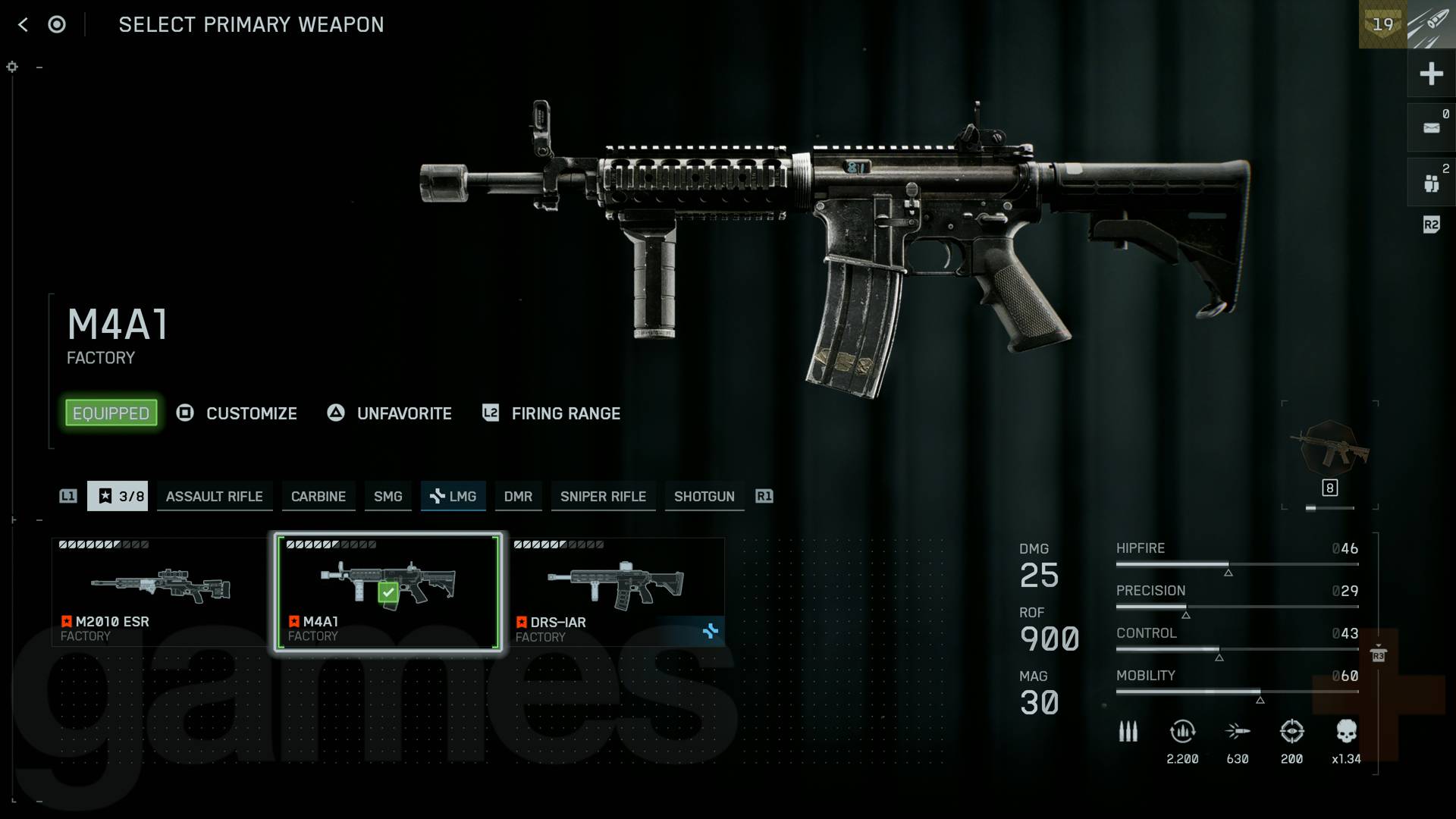1456x819 pixels.
Task: Switch to the Sniper Rifle category
Action: pyautogui.click(x=603, y=496)
